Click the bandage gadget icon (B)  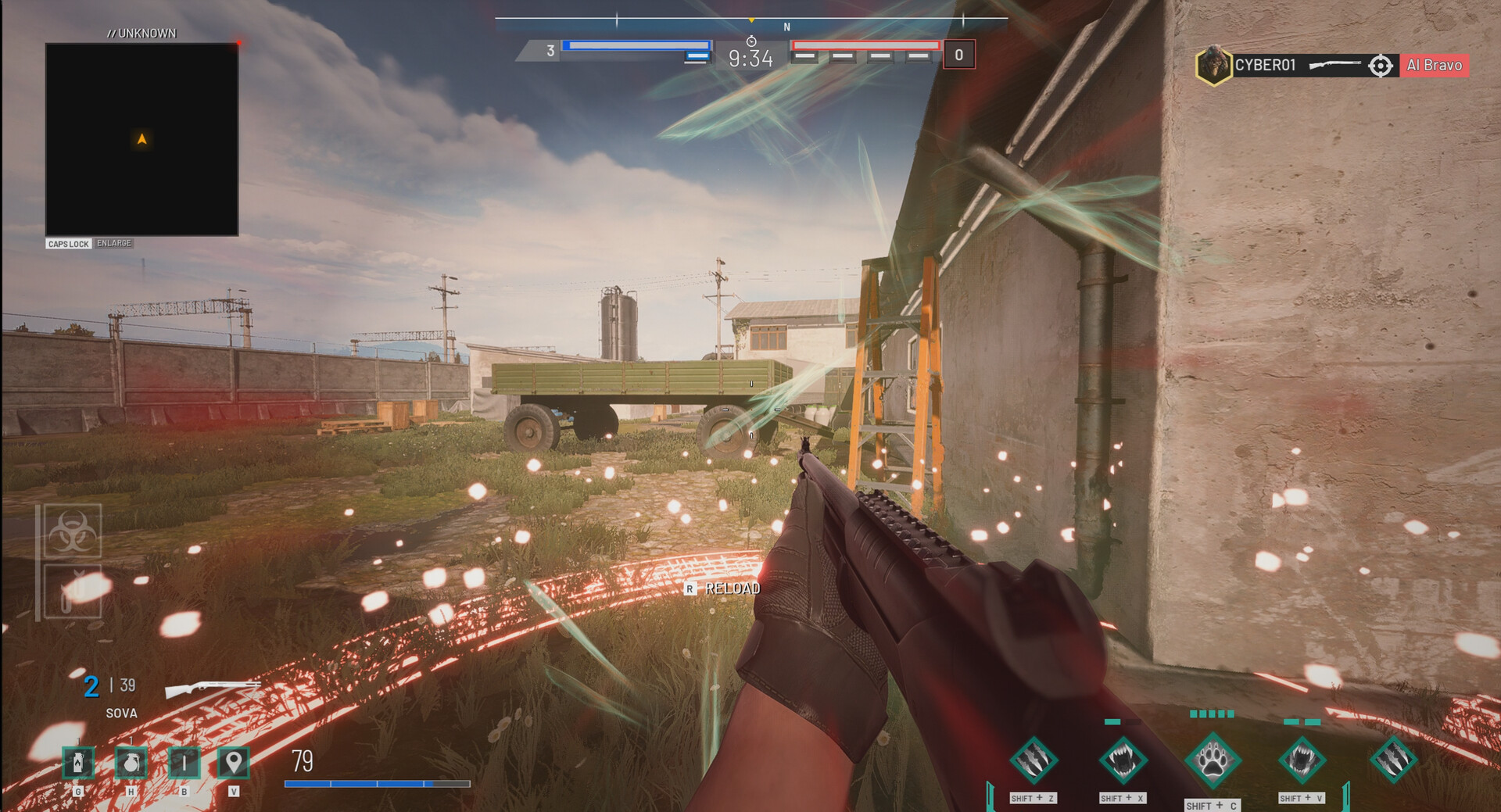pos(182,764)
